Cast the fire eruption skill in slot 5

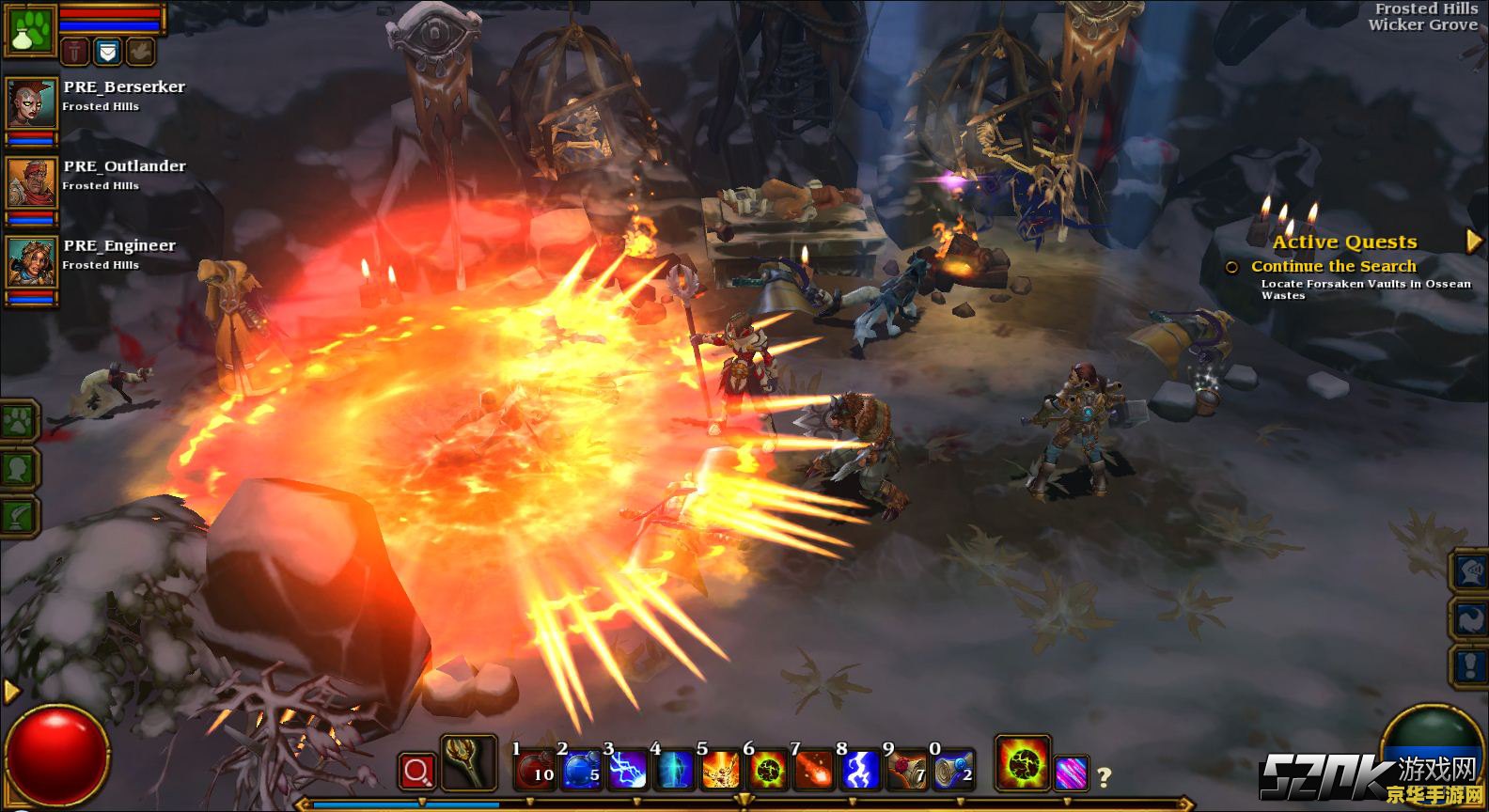[x=721, y=769]
